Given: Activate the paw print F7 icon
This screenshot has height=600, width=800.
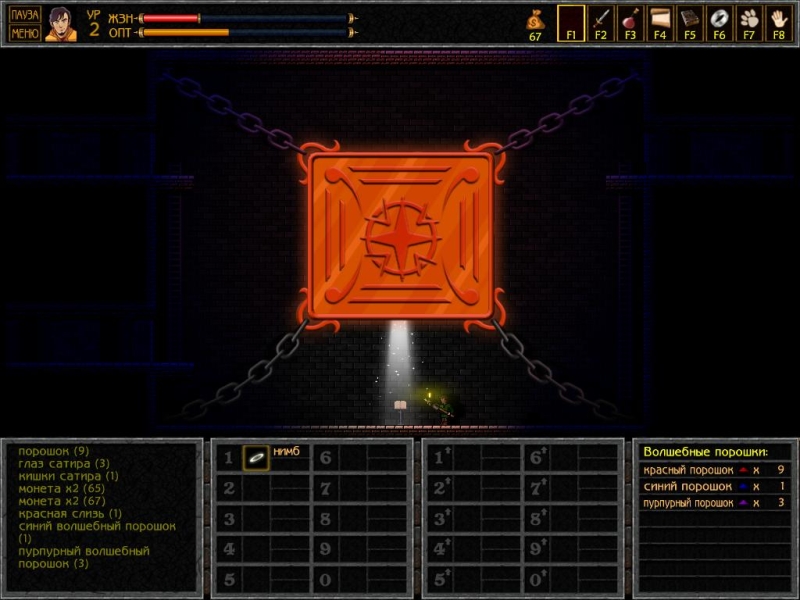Looking at the screenshot, I should (749, 20).
